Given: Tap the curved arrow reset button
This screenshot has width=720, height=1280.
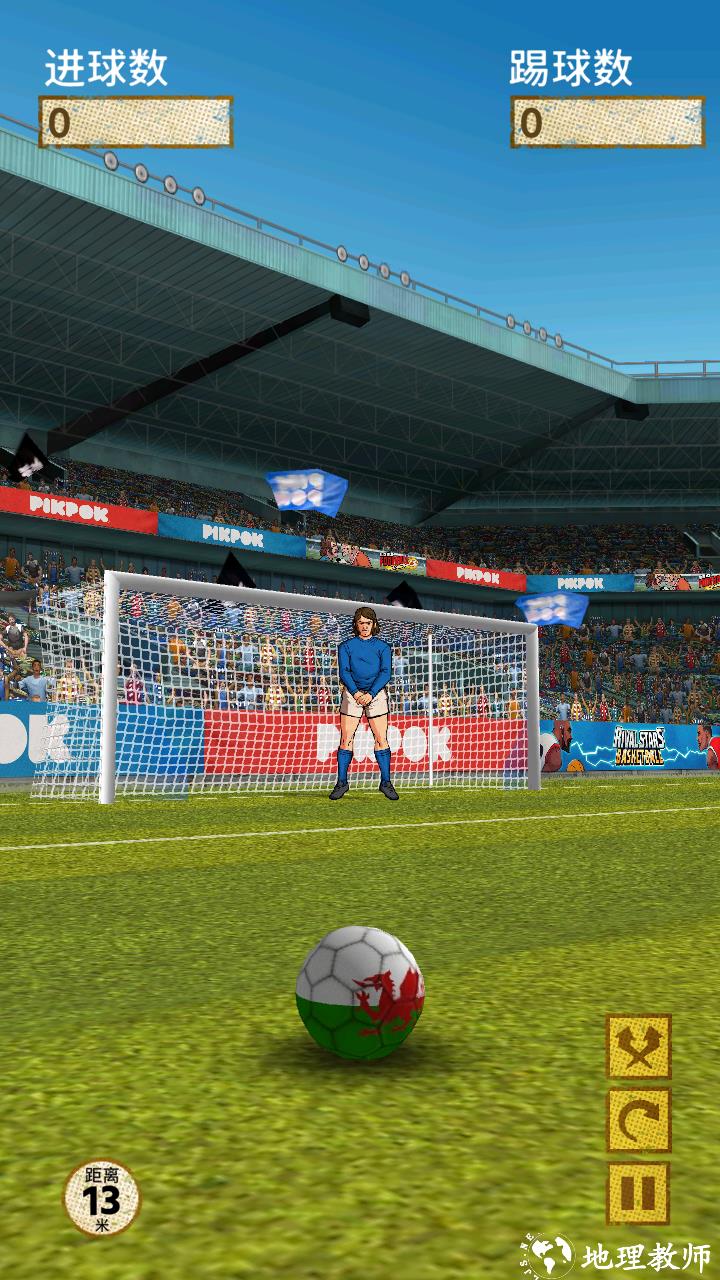Looking at the screenshot, I should [x=639, y=1120].
